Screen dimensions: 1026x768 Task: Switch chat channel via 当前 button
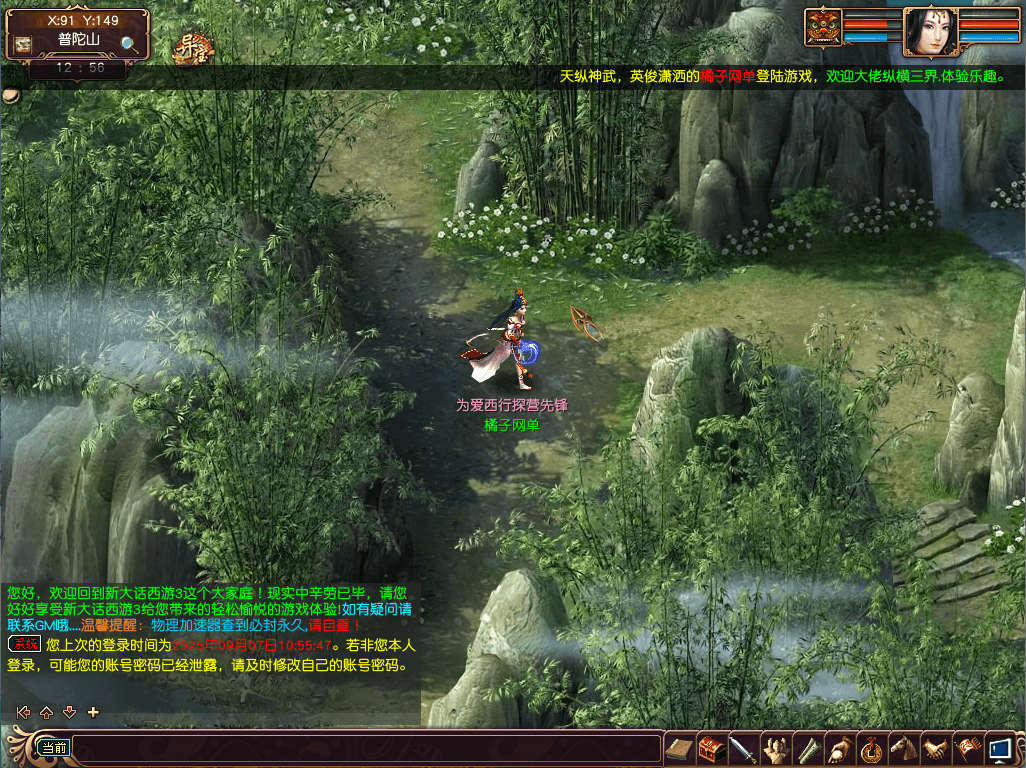pyautogui.click(x=54, y=747)
